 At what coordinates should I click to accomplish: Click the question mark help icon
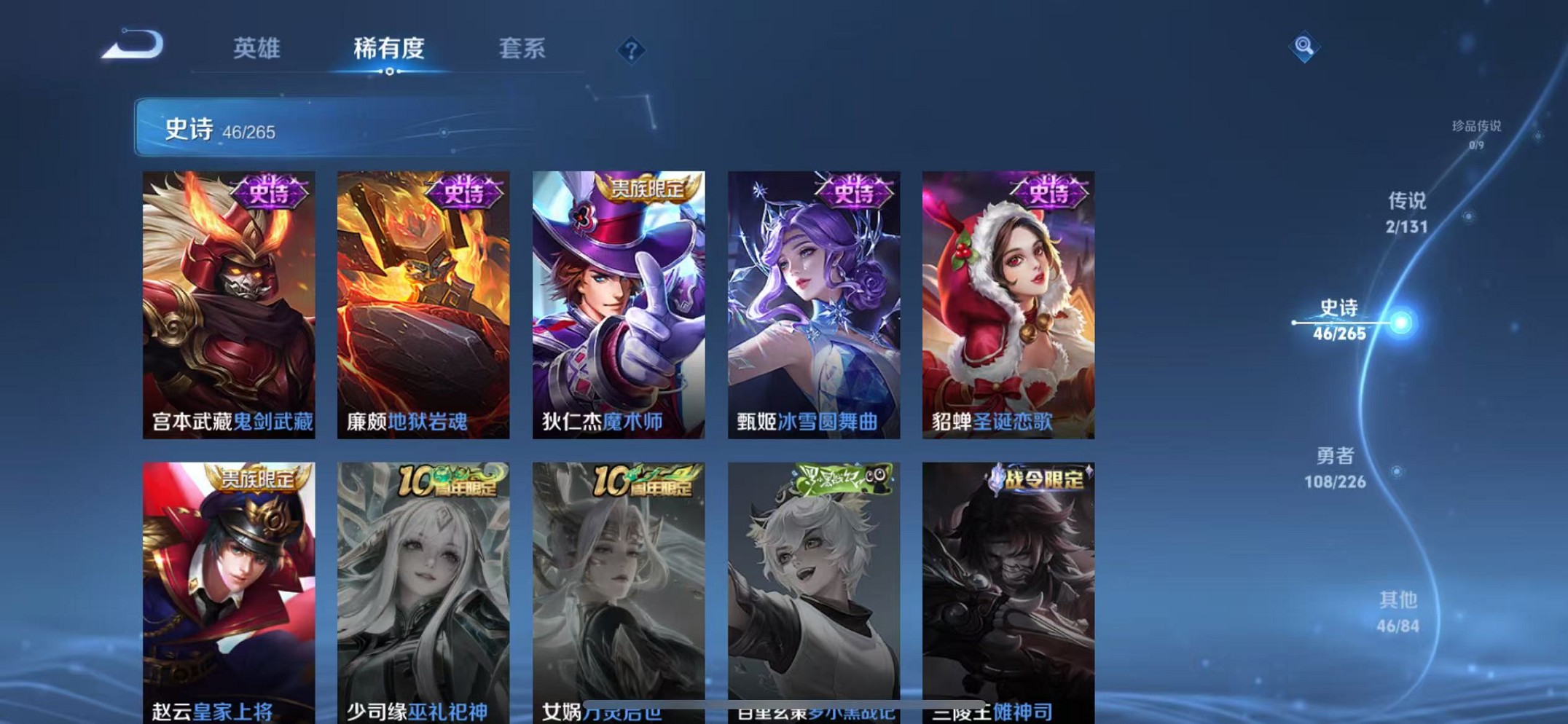[630, 51]
